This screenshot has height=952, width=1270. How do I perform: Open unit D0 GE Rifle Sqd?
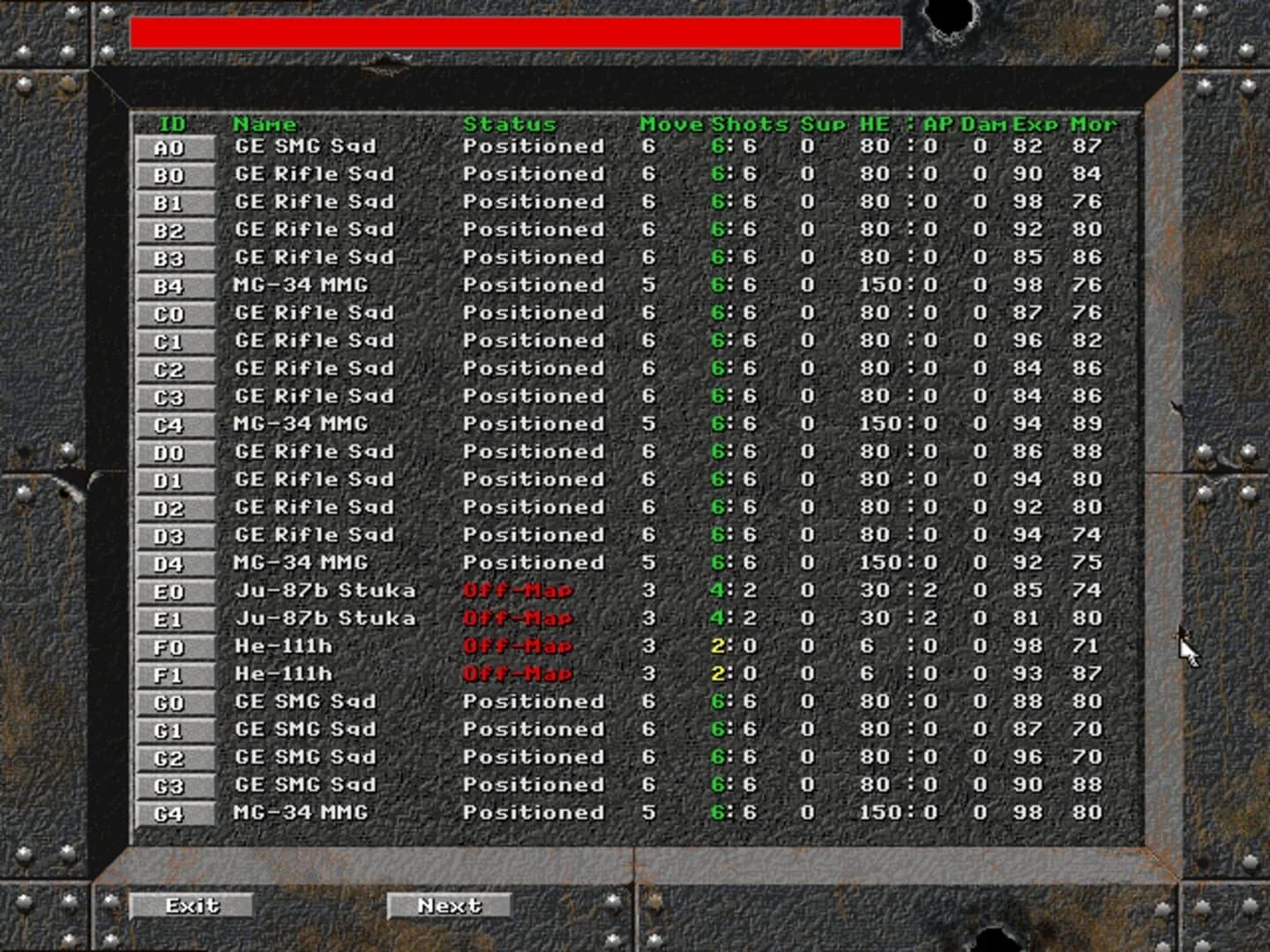tap(174, 451)
